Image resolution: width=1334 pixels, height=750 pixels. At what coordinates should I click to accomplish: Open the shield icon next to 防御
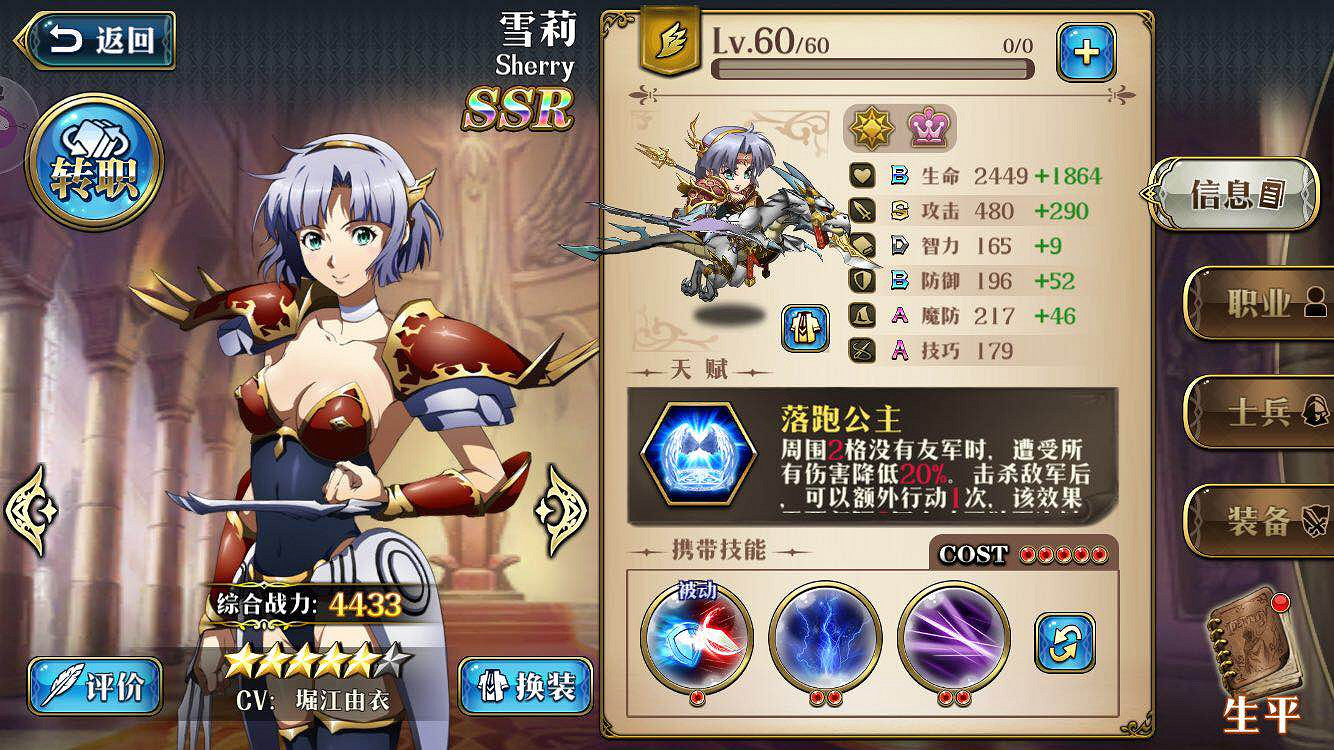click(x=861, y=281)
